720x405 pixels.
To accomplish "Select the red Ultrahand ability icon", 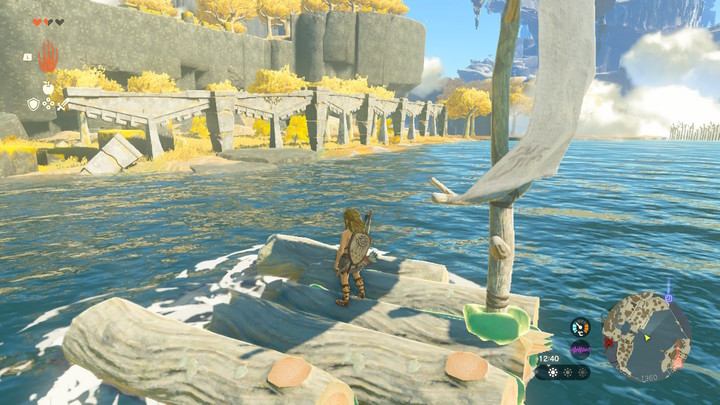I will (x=48, y=56).
